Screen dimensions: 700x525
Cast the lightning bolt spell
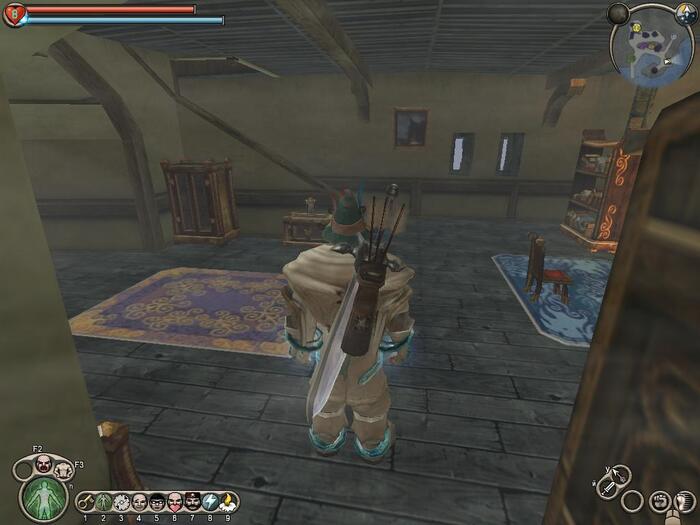(210, 501)
